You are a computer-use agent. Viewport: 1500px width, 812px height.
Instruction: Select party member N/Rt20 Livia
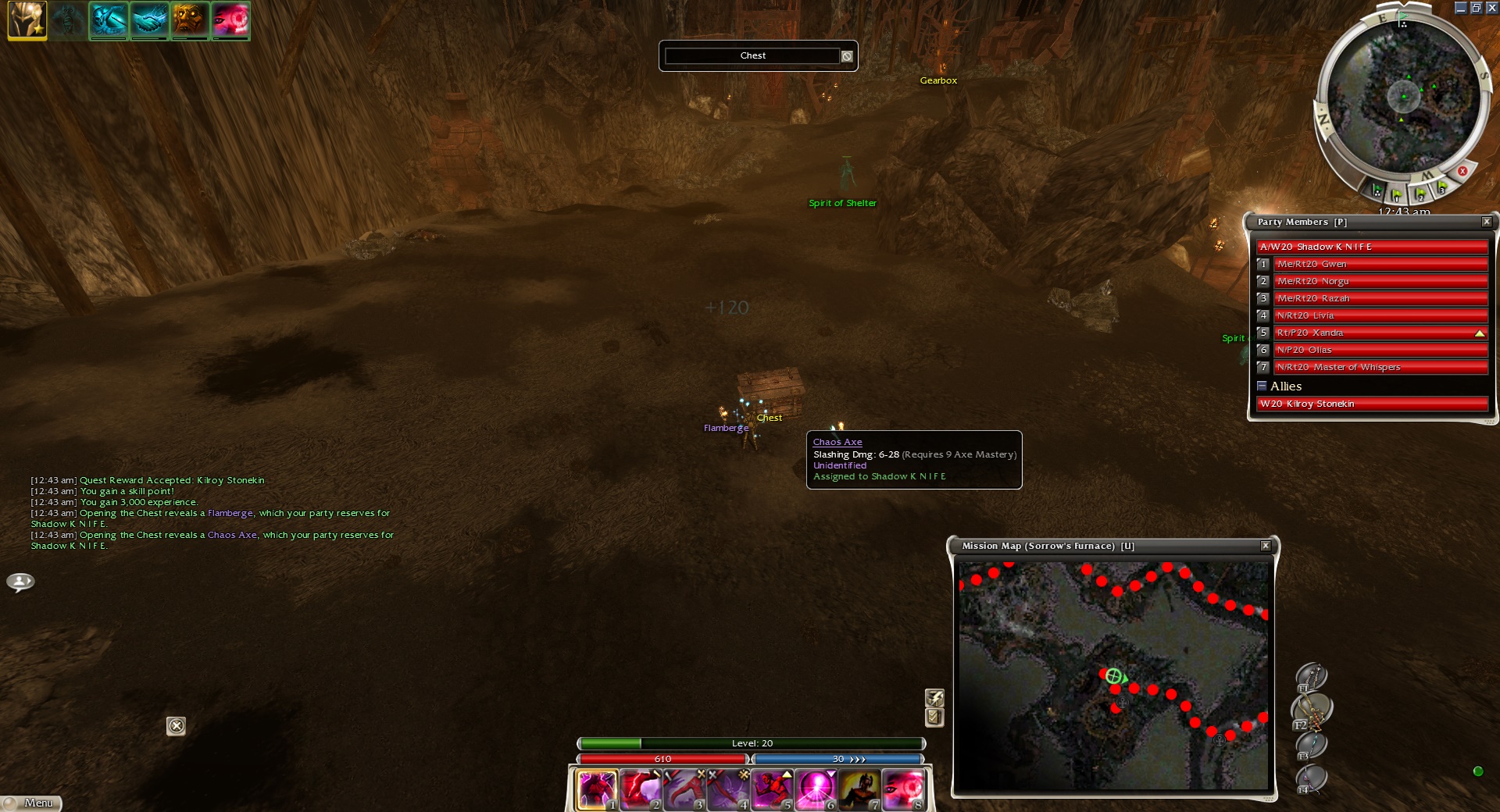coord(1380,315)
